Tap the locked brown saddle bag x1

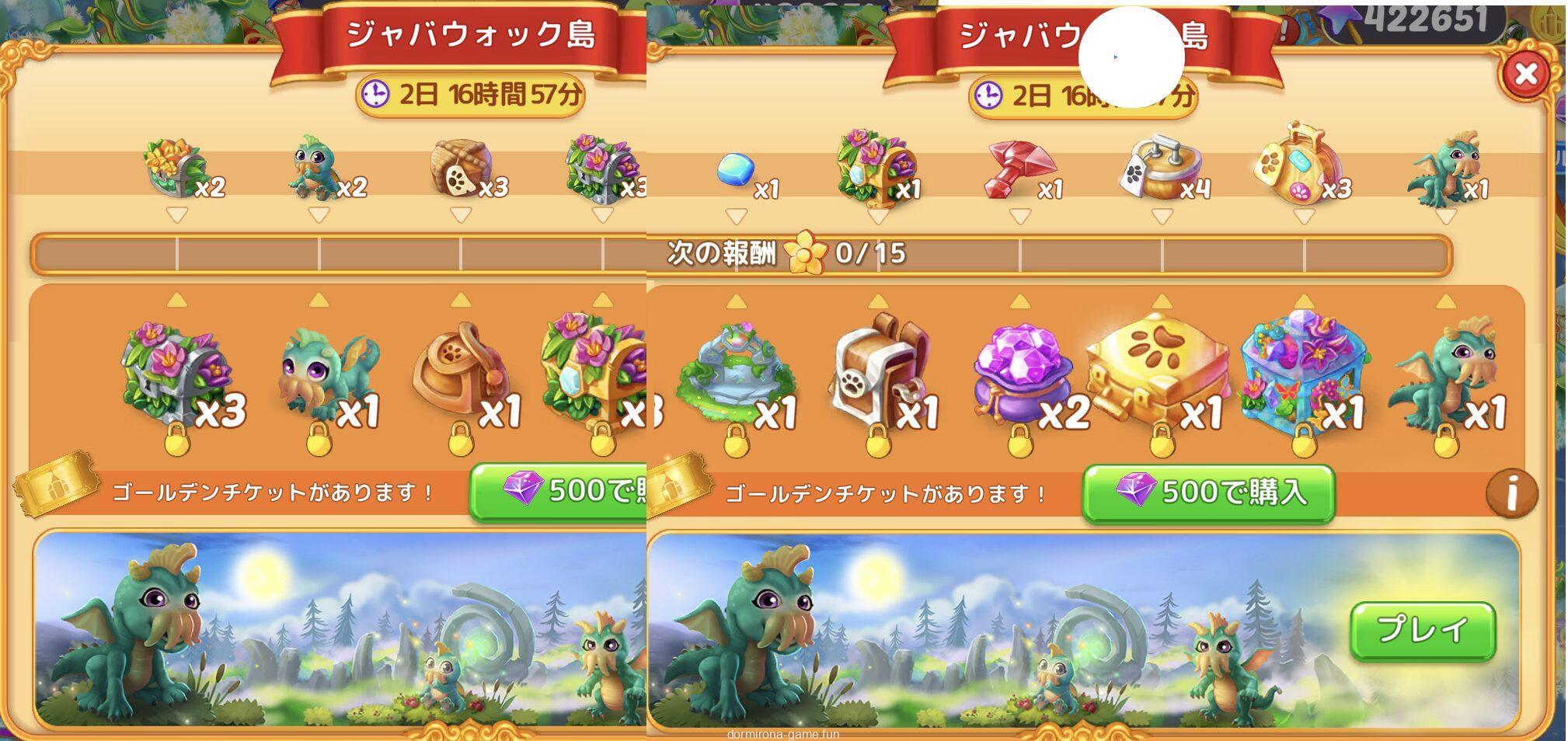pyautogui.click(x=461, y=373)
